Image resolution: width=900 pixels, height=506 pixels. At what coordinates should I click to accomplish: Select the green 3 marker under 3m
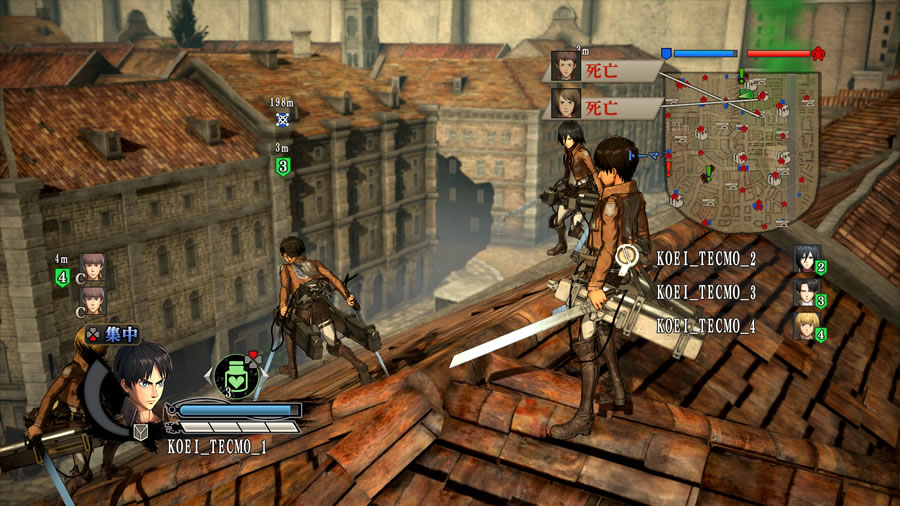(283, 166)
